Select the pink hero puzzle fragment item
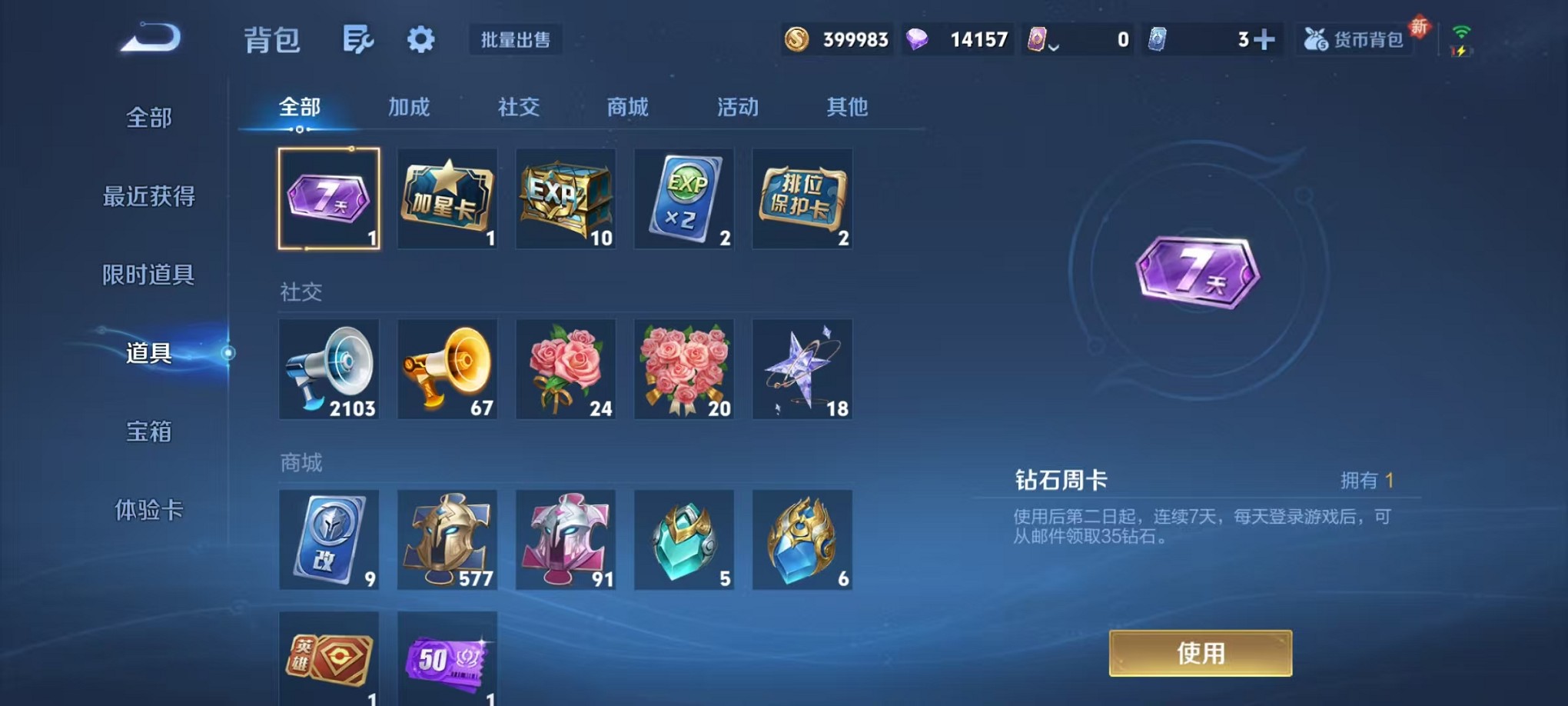The width and height of the screenshot is (1568, 706). tap(565, 540)
